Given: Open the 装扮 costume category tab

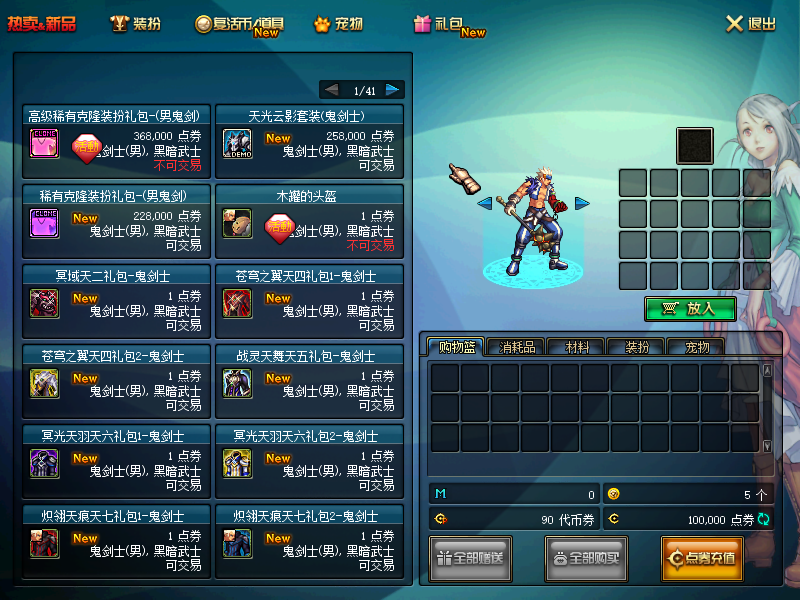Looking at the screenshot, I should (134, 24).
